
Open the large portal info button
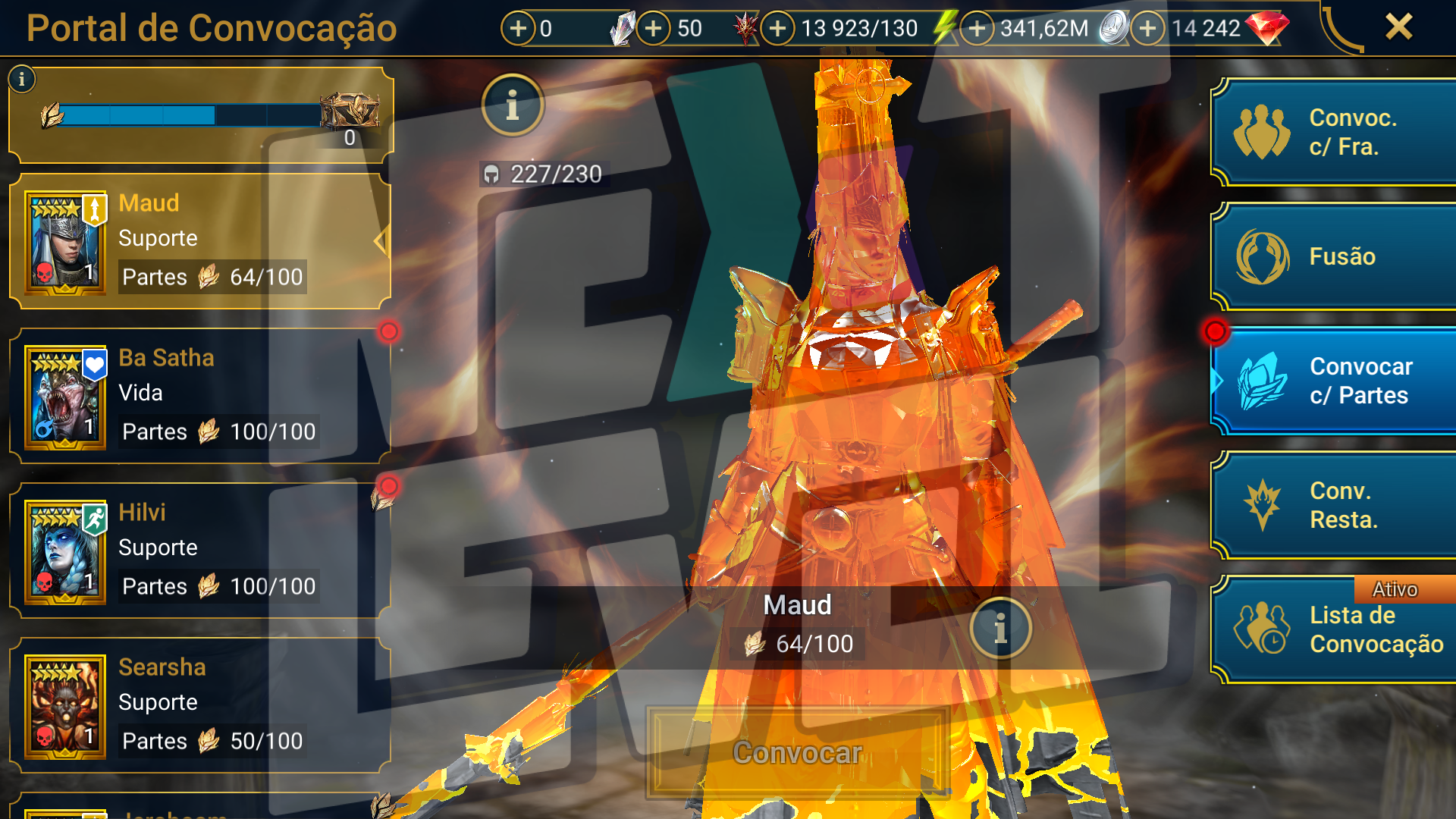coord(513,105)
